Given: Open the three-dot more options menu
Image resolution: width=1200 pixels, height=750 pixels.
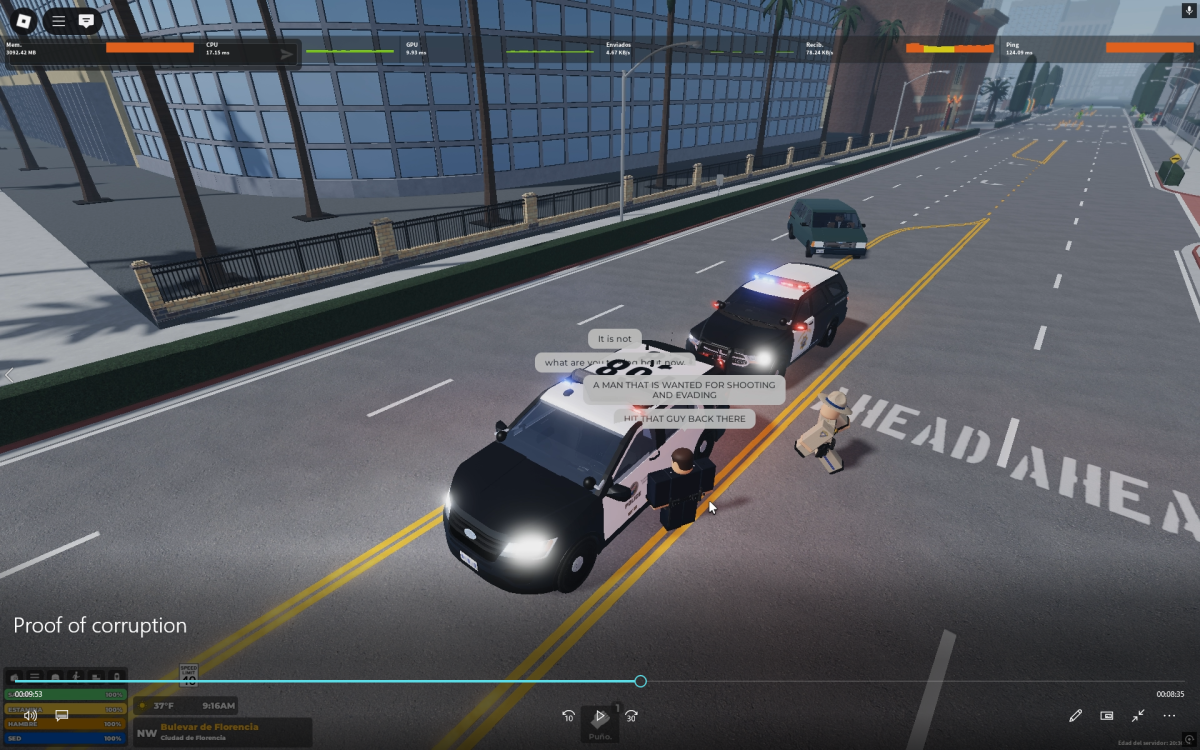Looking at the screenshot, I should coord(1169,716).
